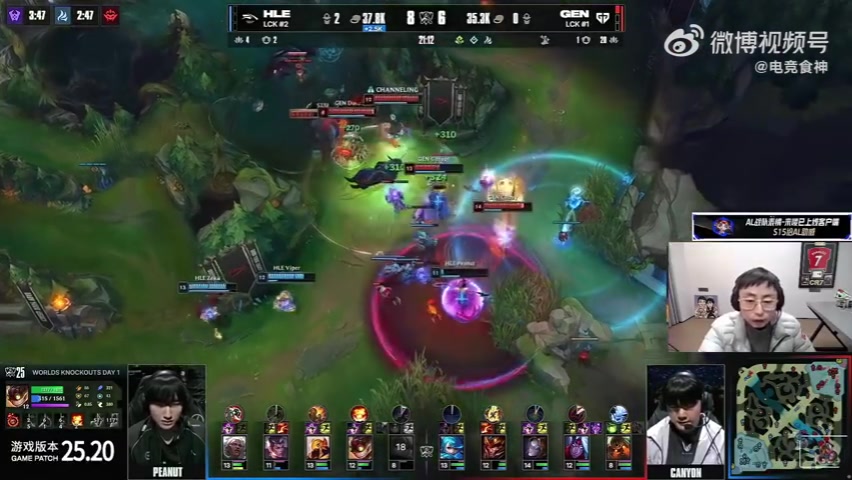Screen dimensions: 852x480
Task: Select the blue-haired GEN champion portrait
Action: [x=451, y=446]
